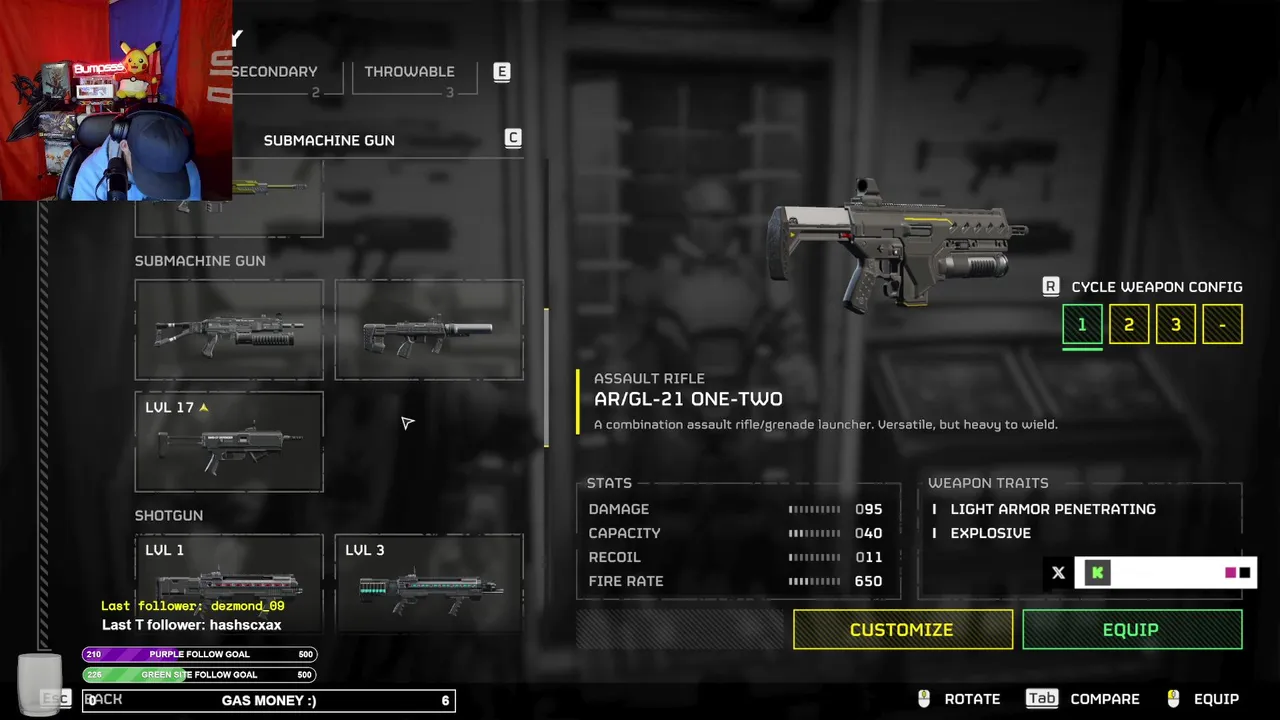This screenshot has width=1280, height=720.
Task: Select the LVL 1 shotgun
Action: pos(229,583)
